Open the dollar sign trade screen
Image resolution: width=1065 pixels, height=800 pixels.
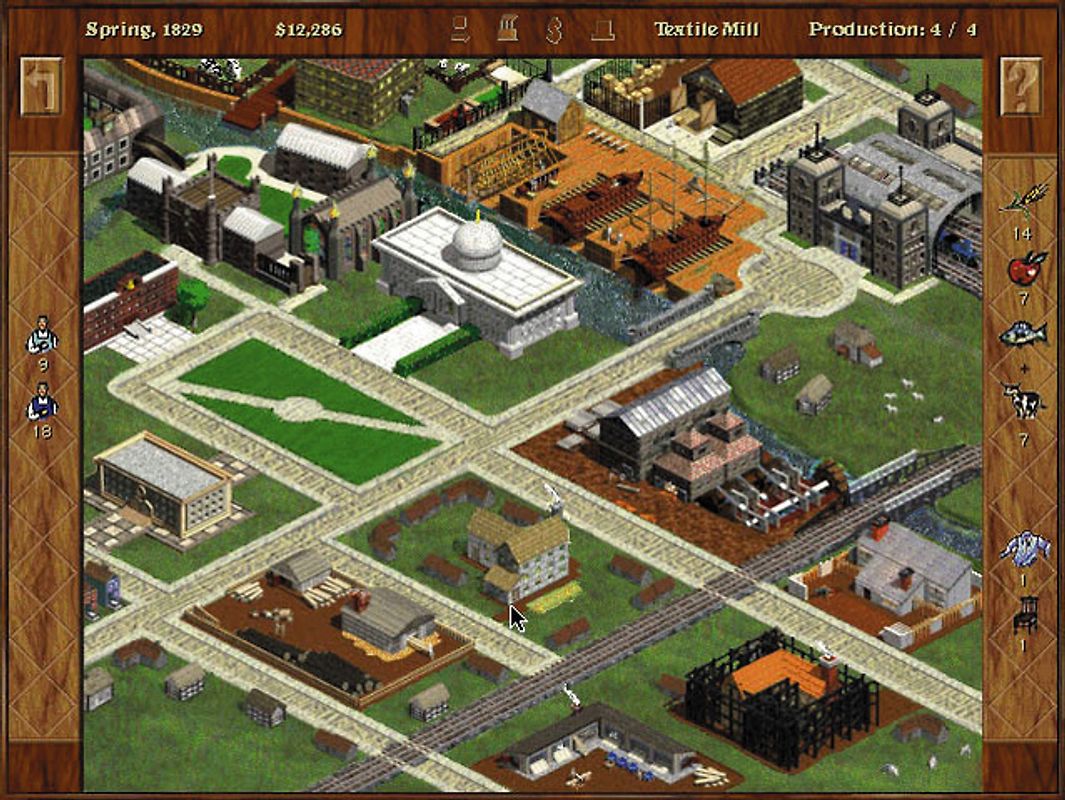[553, 28]
